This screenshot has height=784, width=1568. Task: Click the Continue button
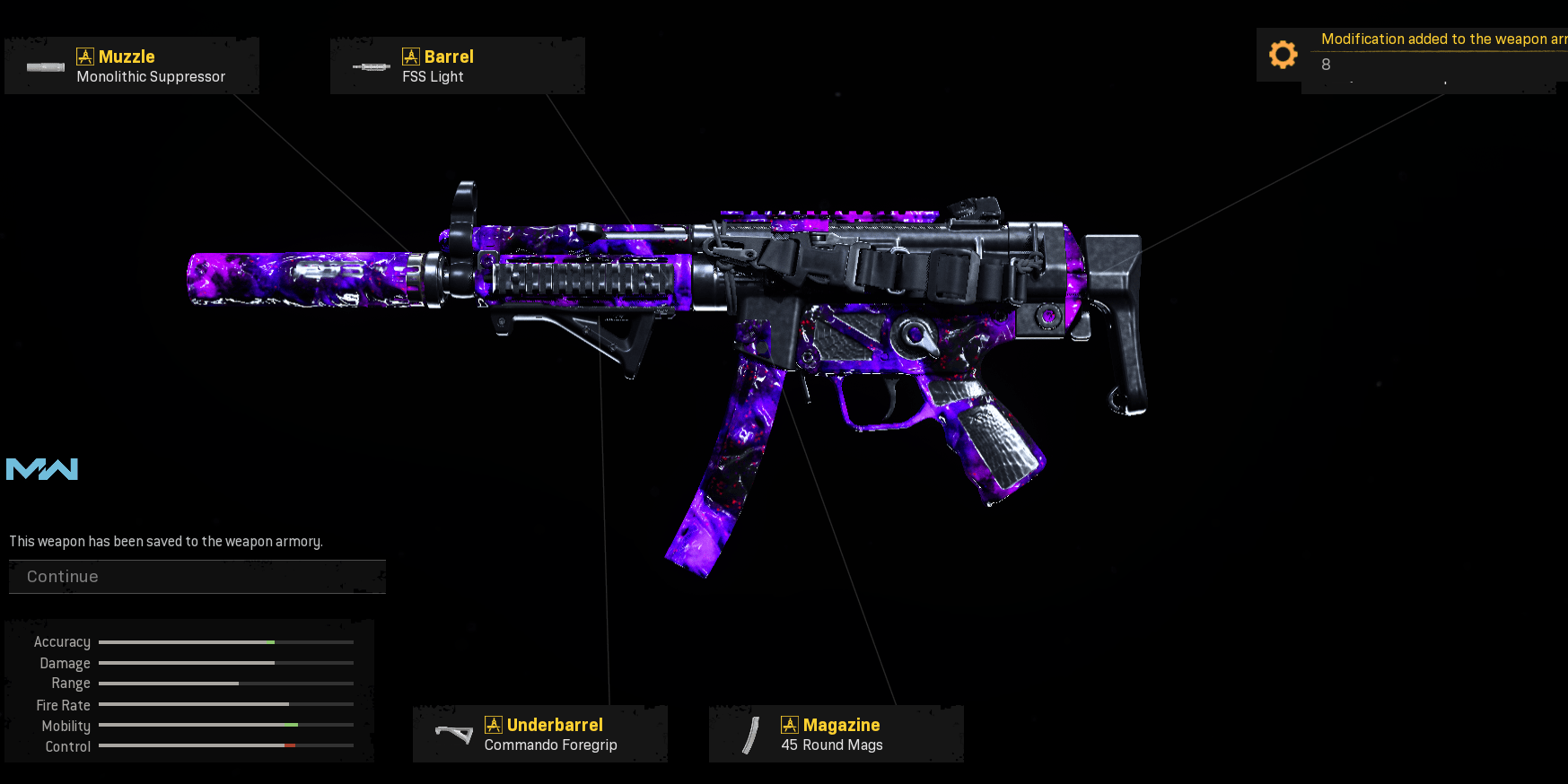pyautogui.click(x=197, y=577)
